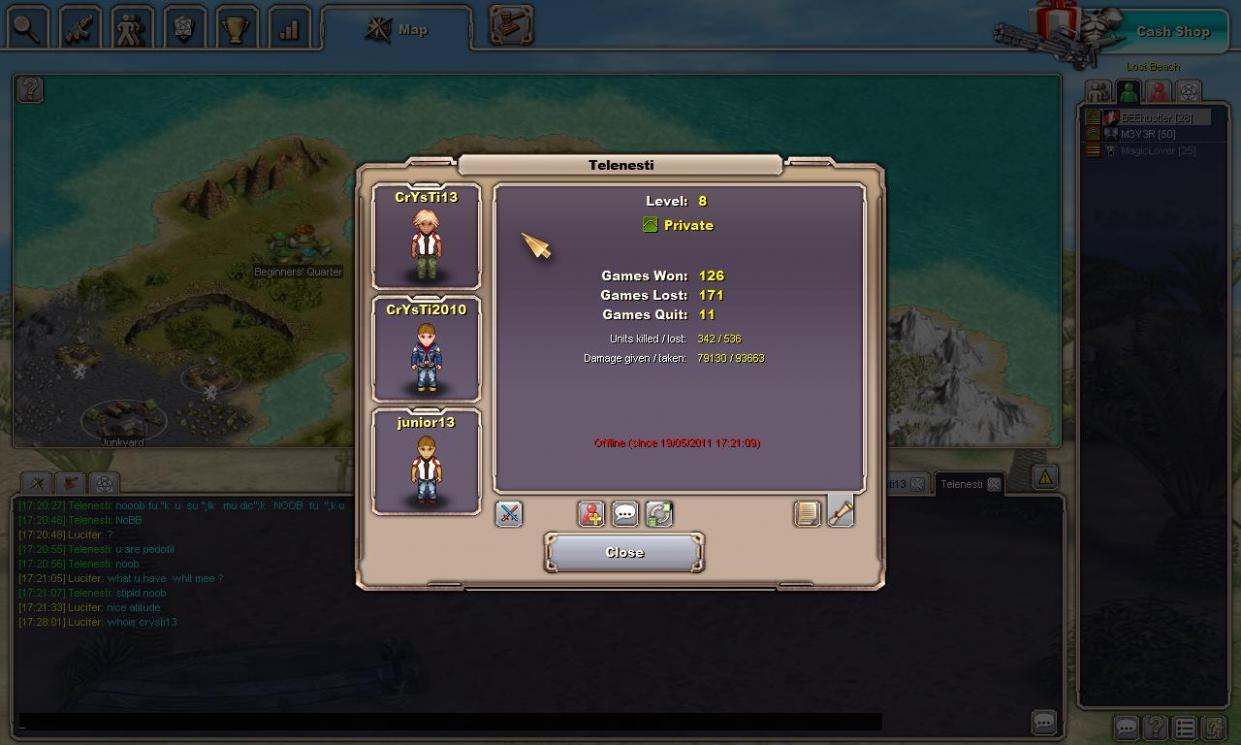Challenge player with crossed swords button
This screenshot has width=1241, height=745.
(509, 514)
